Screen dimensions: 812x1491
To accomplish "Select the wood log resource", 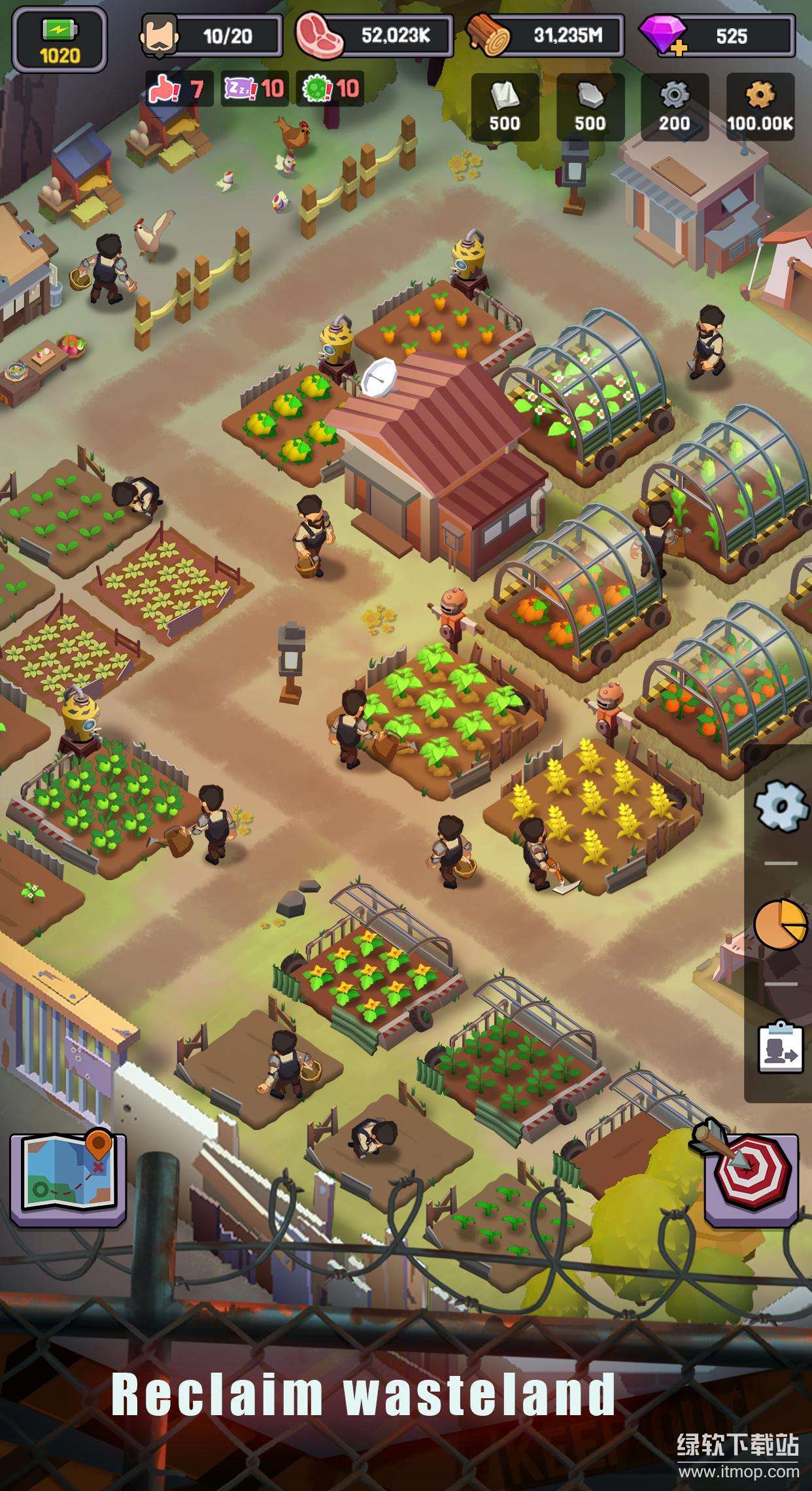I will tap(545, 36).
